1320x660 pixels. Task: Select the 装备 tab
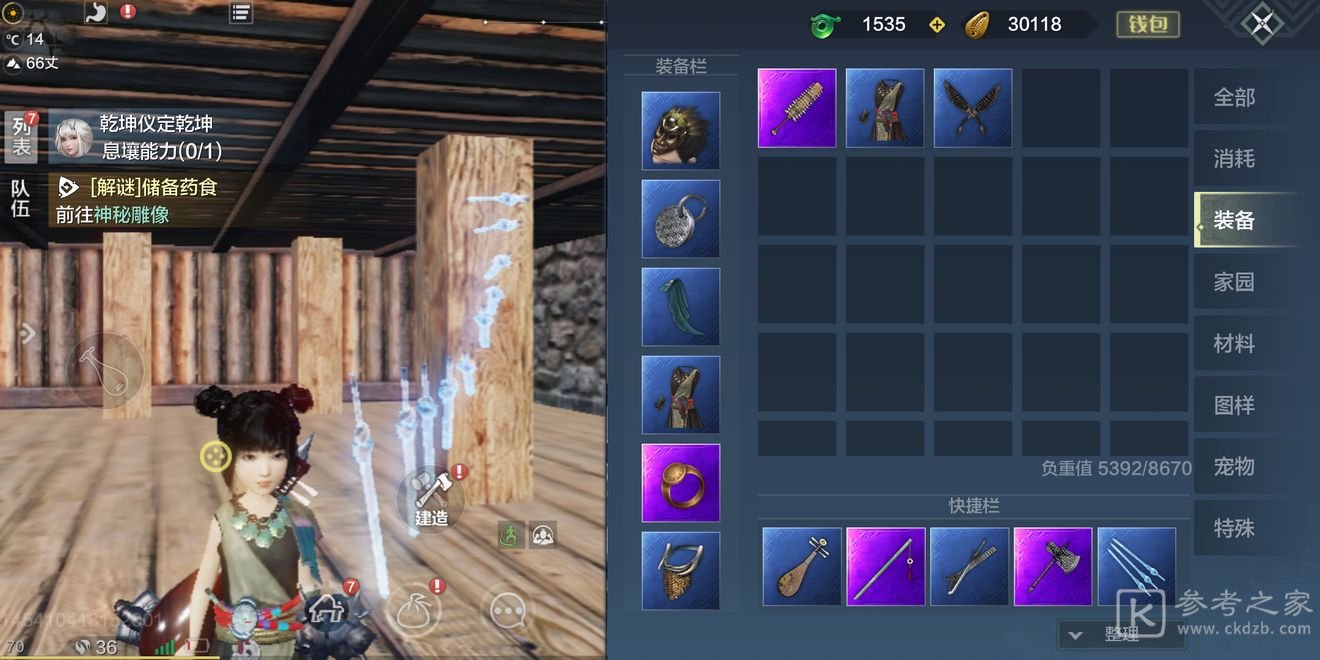(x=1234, y=221)
